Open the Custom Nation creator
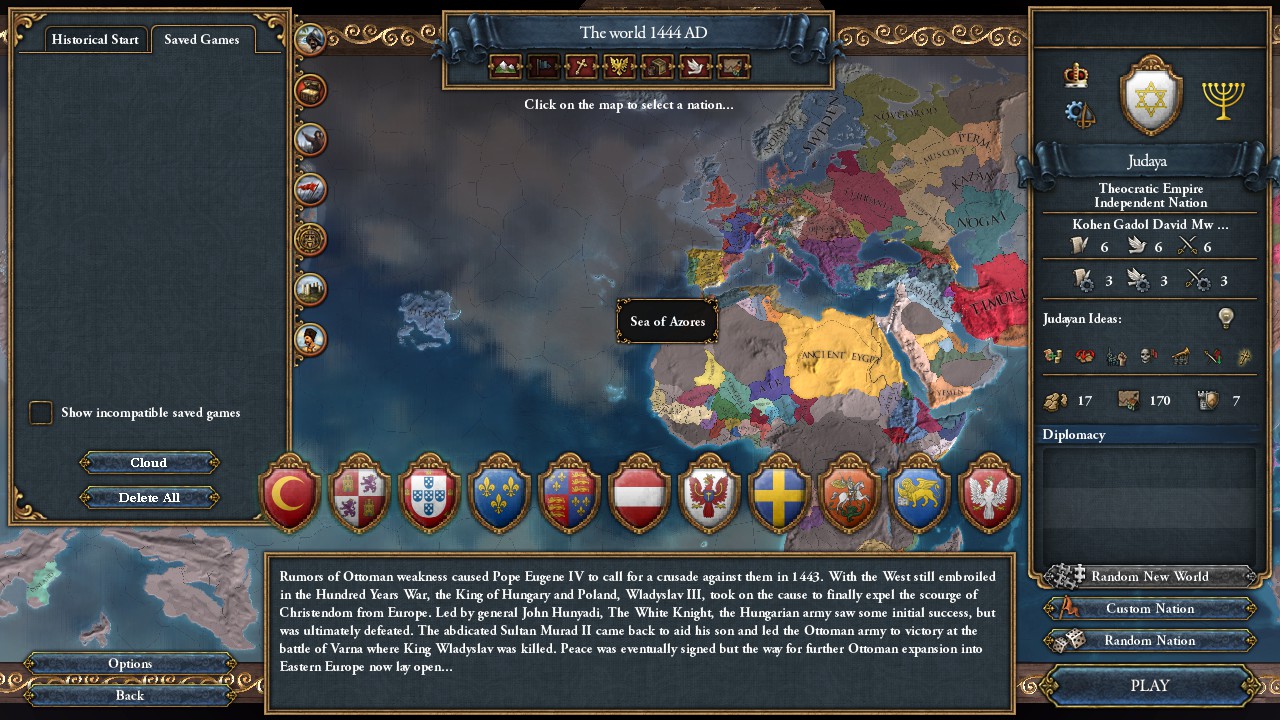Viewport: 1280px width, 720px height. [x=1148, y=608]
